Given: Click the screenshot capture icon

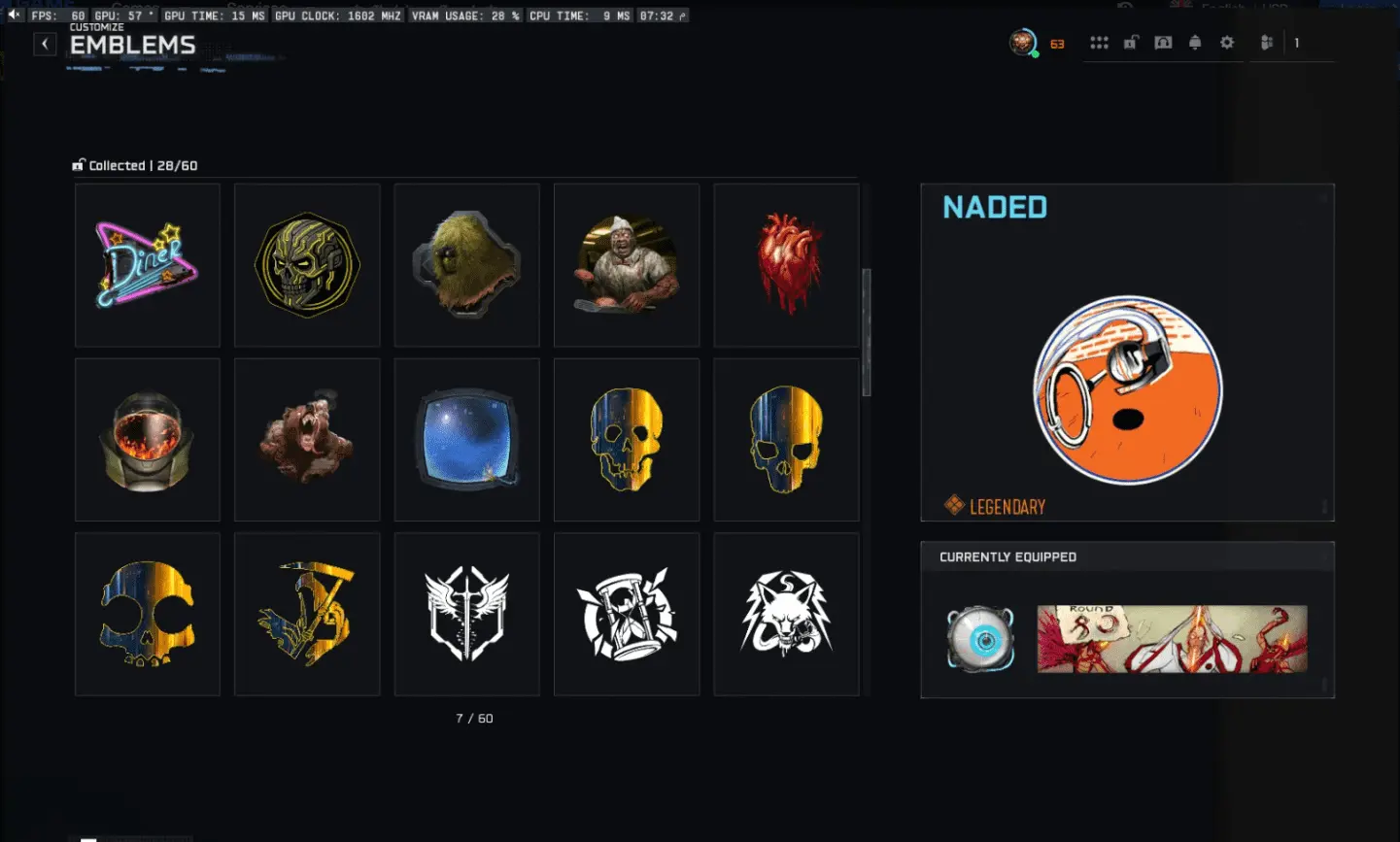Looking at the screenshot, I should pos(1163,43).
